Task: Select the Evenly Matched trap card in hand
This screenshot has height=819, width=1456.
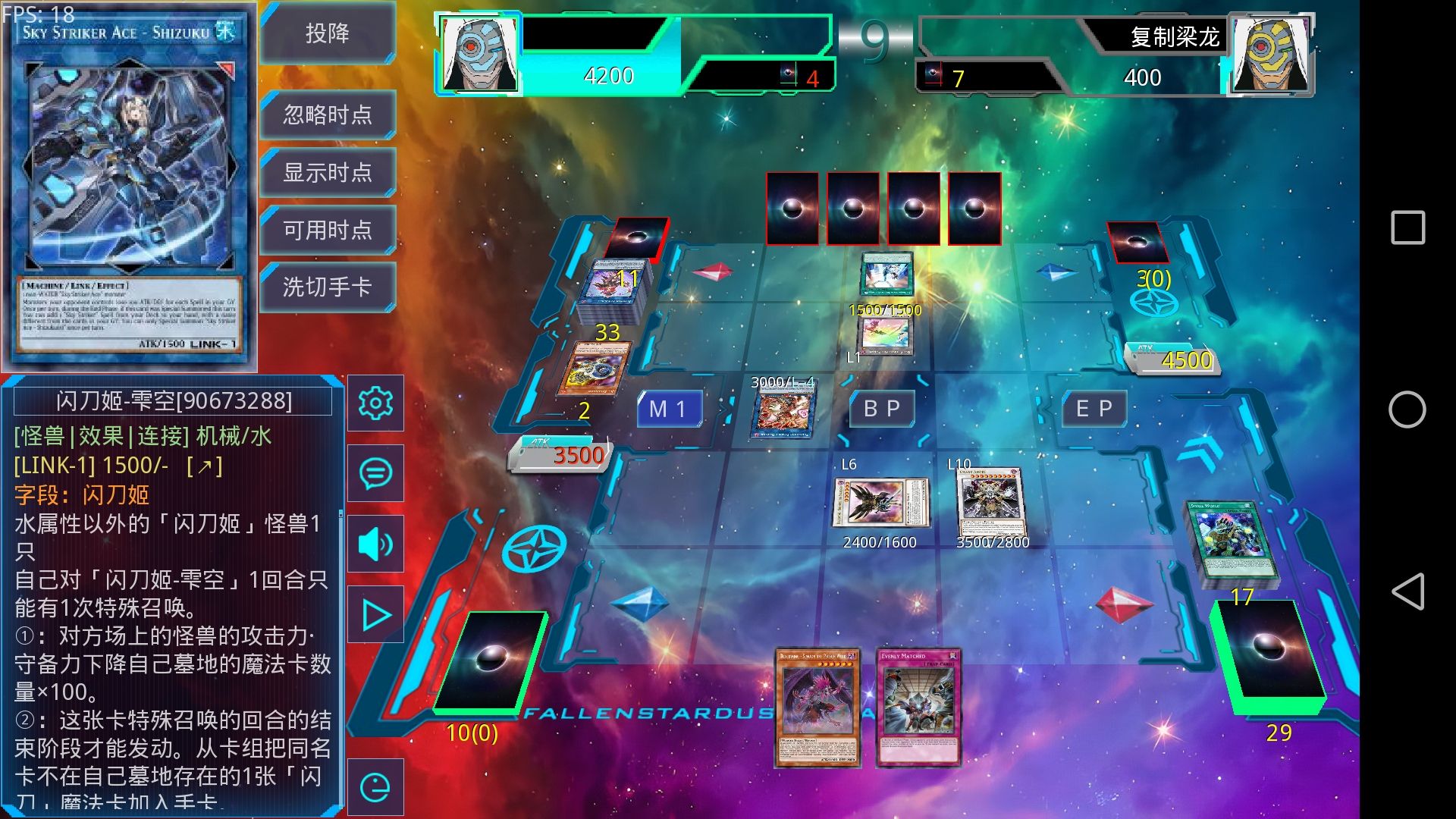Action: pyautogui.click(x=918, y=707)
